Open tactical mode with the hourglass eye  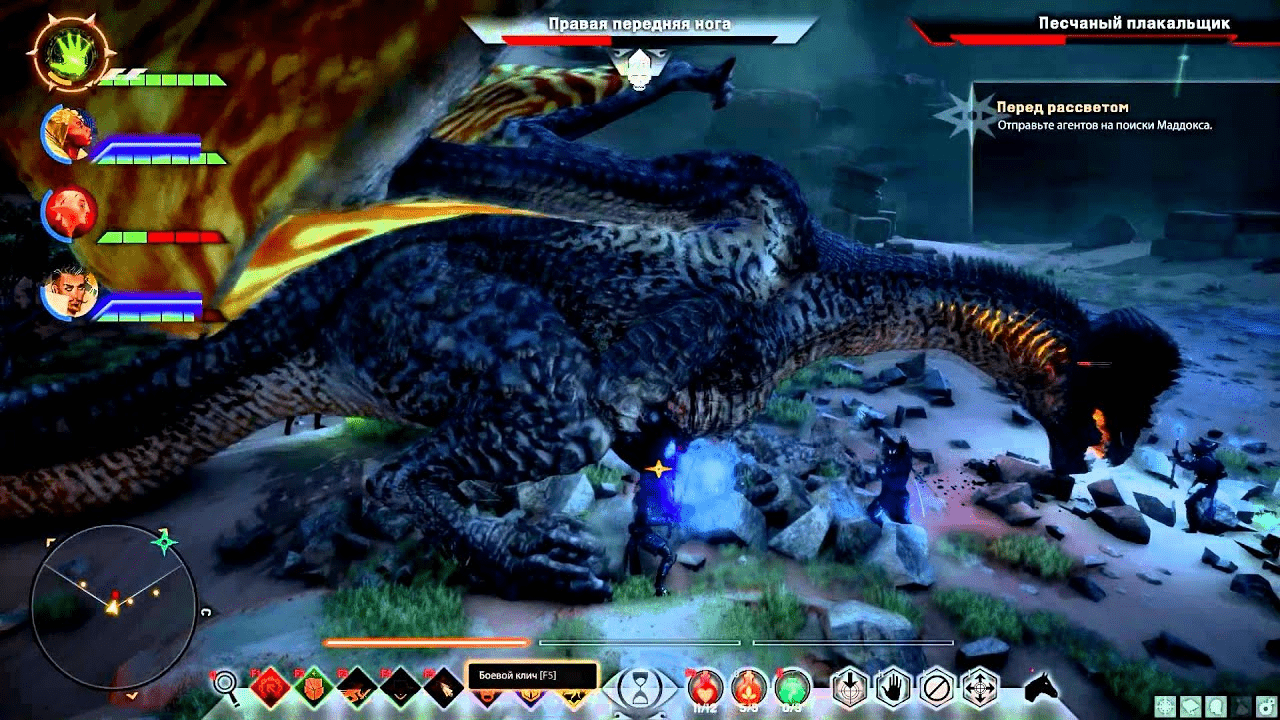coord(637,687)
